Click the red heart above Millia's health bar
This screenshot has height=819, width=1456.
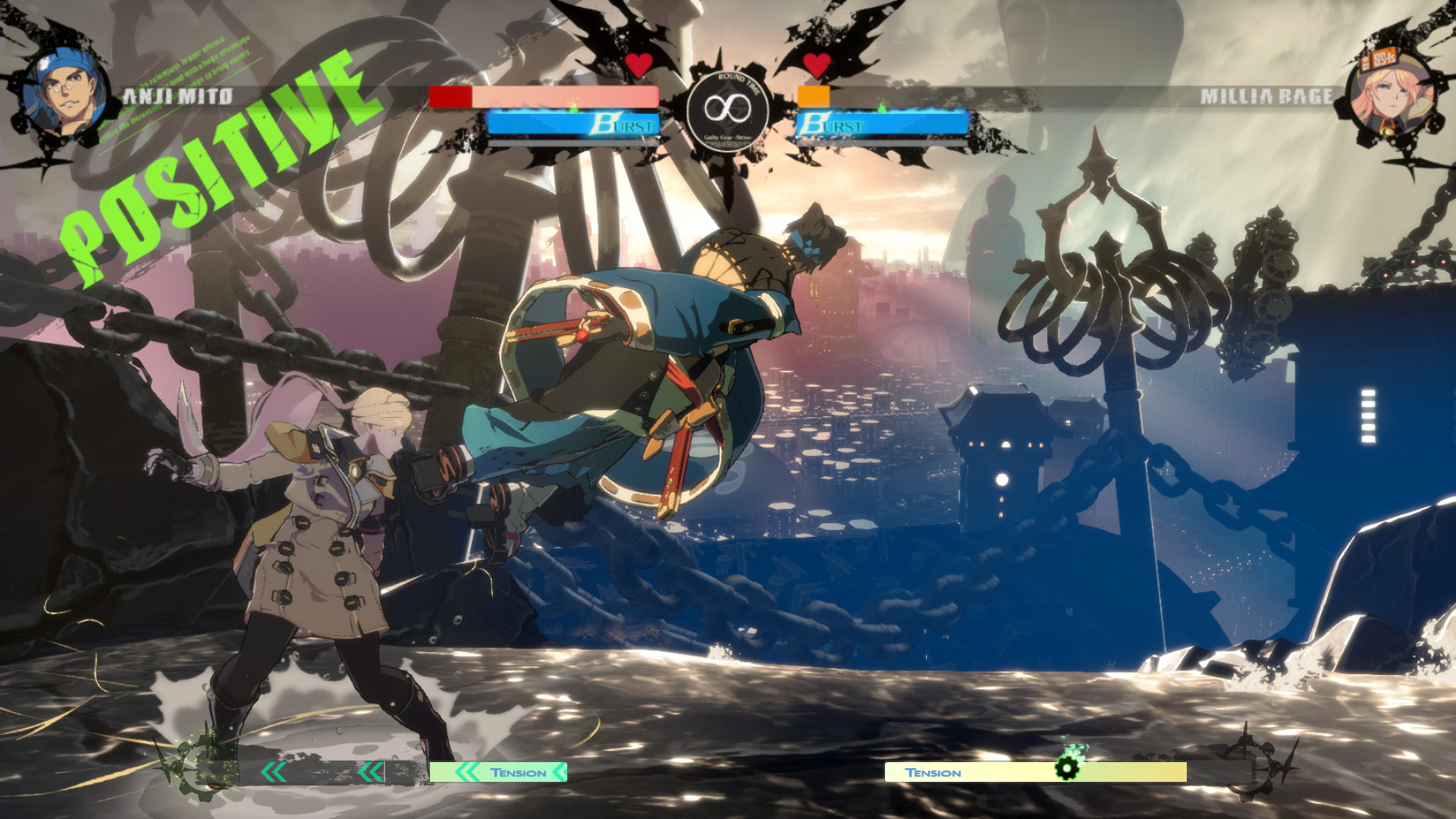817,66
